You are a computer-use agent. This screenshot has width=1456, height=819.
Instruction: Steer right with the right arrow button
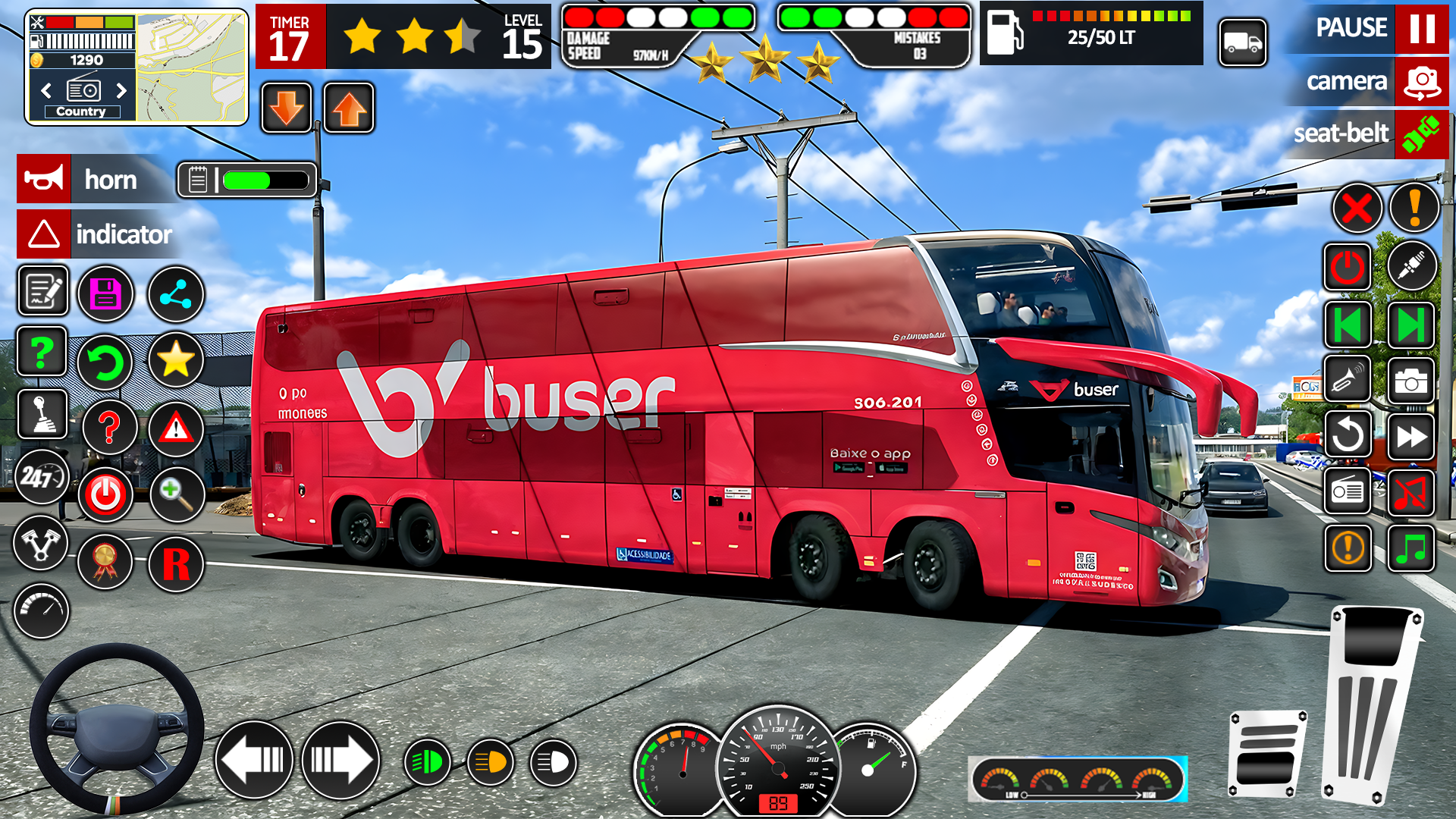[x=340, y=759]
